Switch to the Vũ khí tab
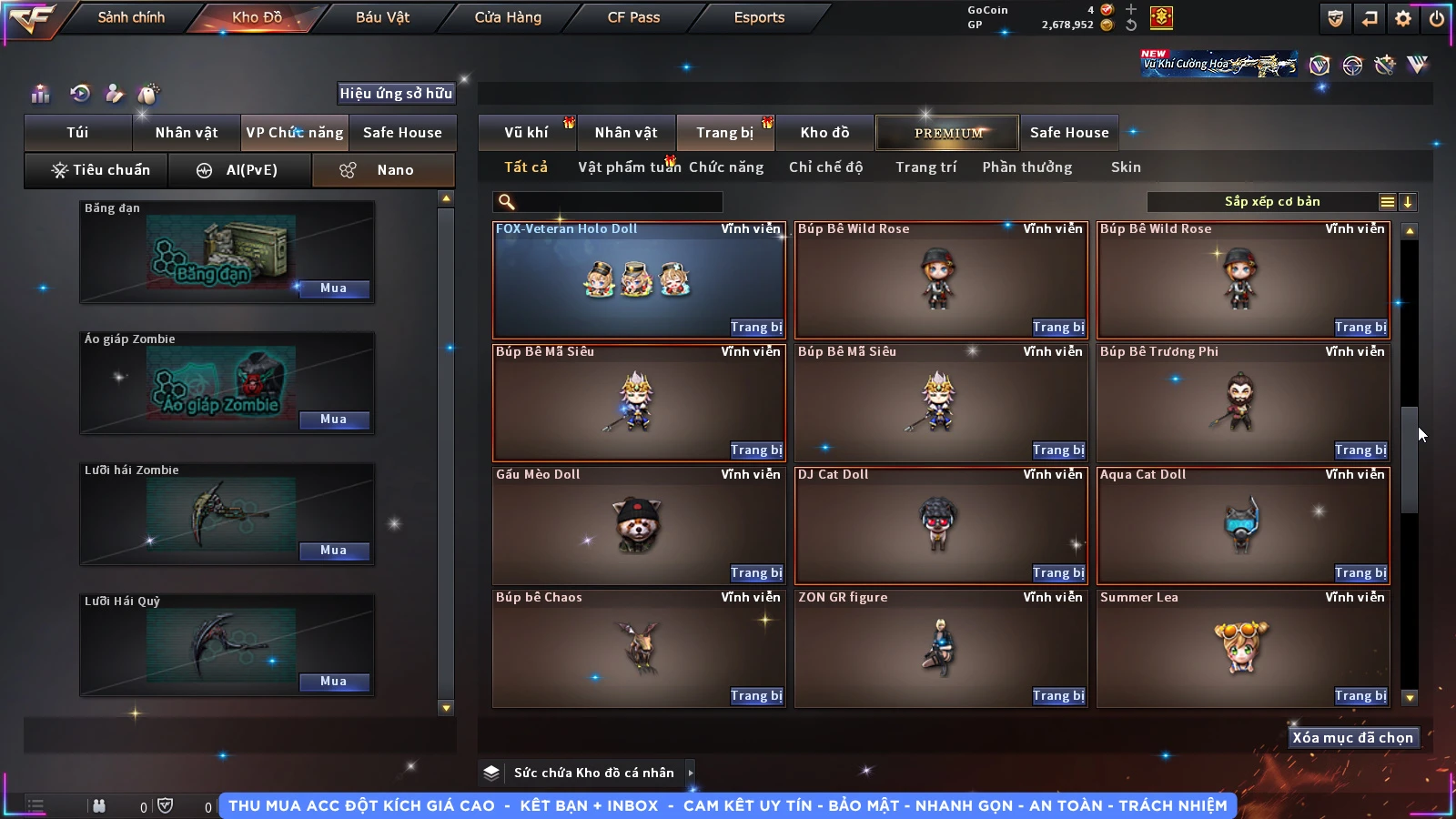 tap(527, 133)
